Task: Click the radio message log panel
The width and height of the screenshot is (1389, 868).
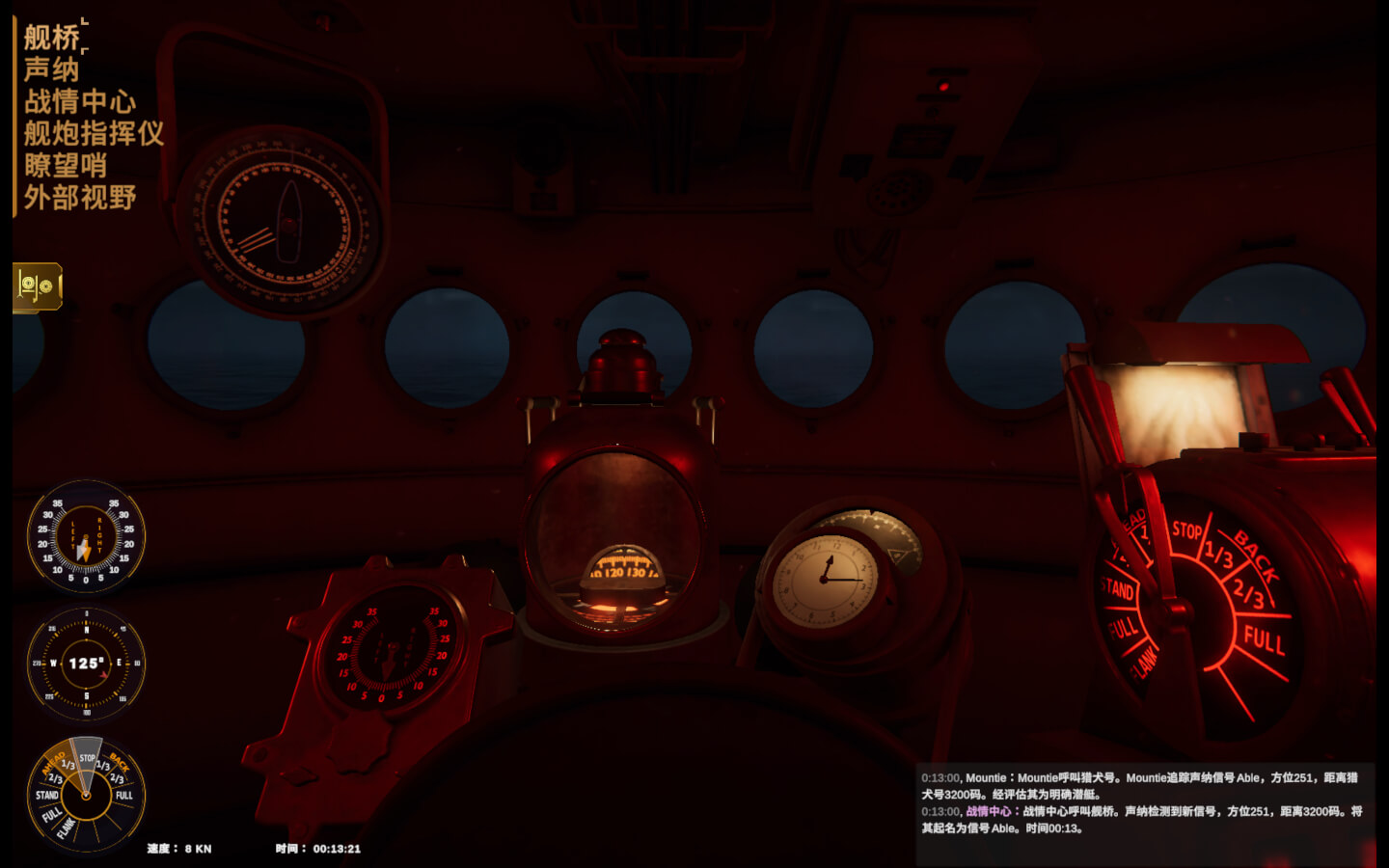Action: 1143,802
